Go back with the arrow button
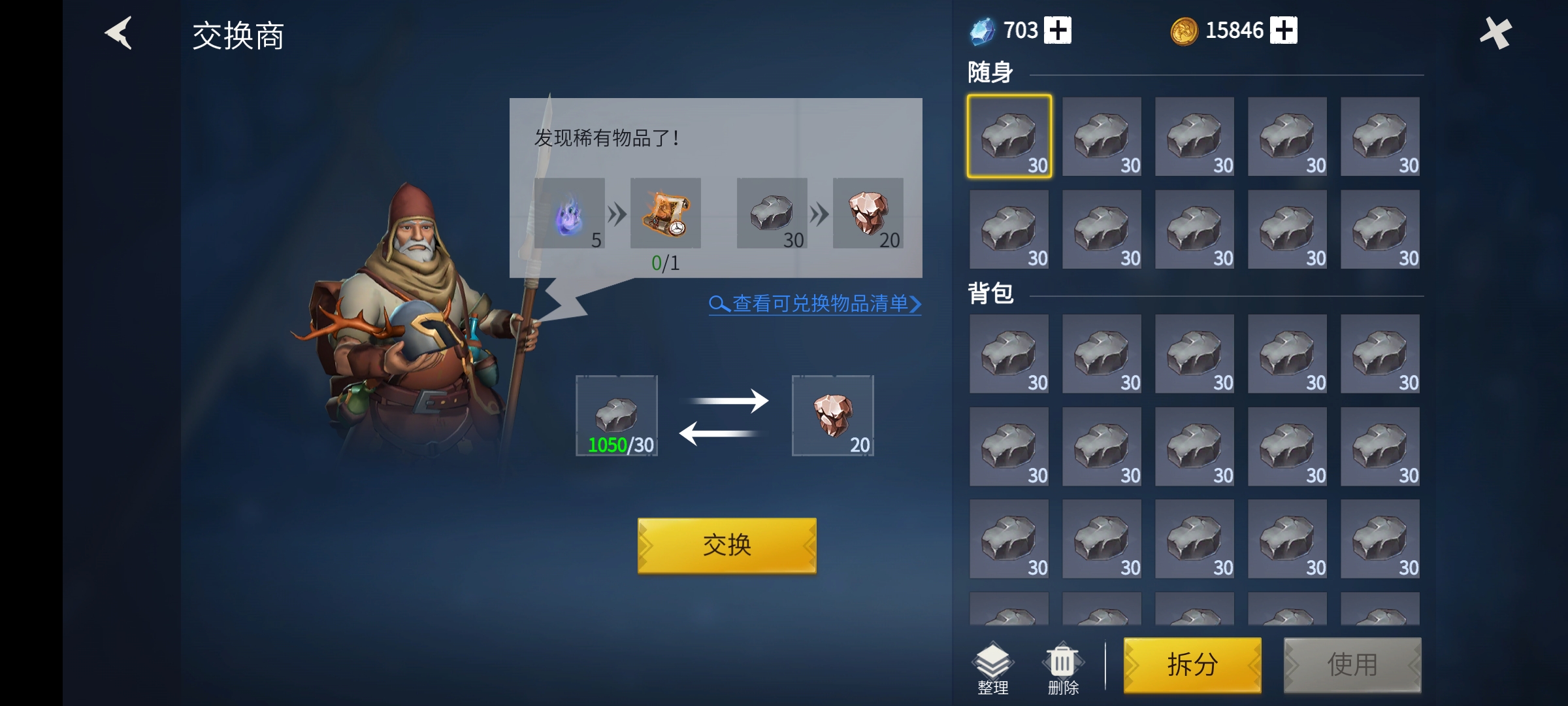1568x706 pixels. pos(119,33)
